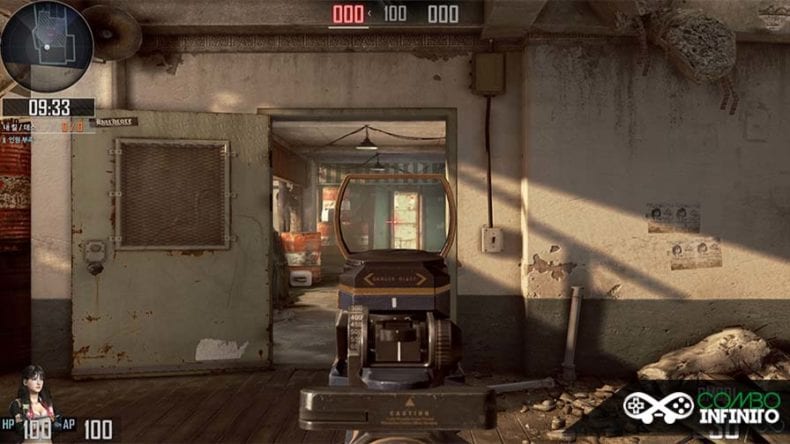Click the circular minimap
Screen dimensions: 790x444
47,47
